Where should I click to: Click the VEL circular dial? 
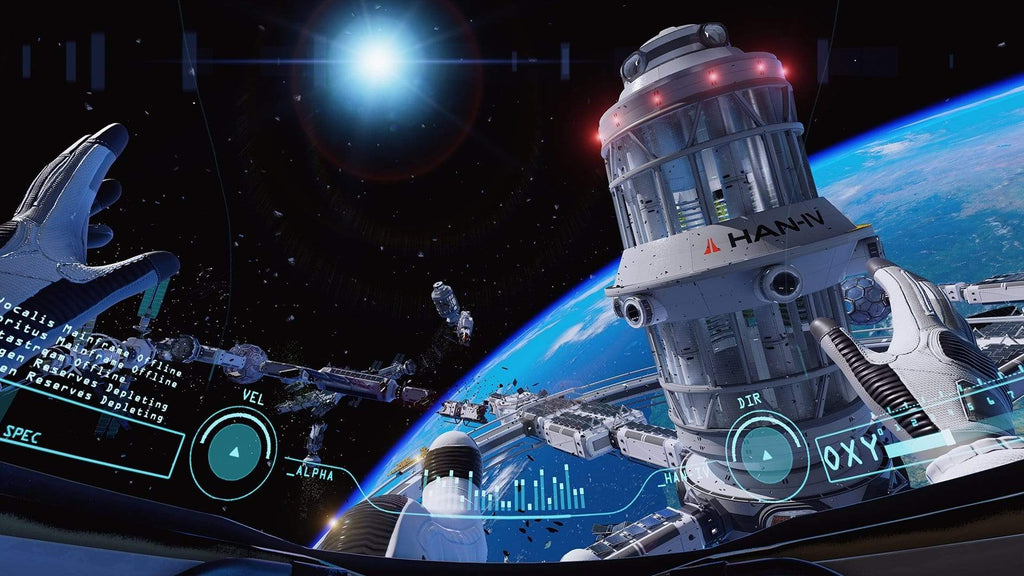tap(233, 452)
